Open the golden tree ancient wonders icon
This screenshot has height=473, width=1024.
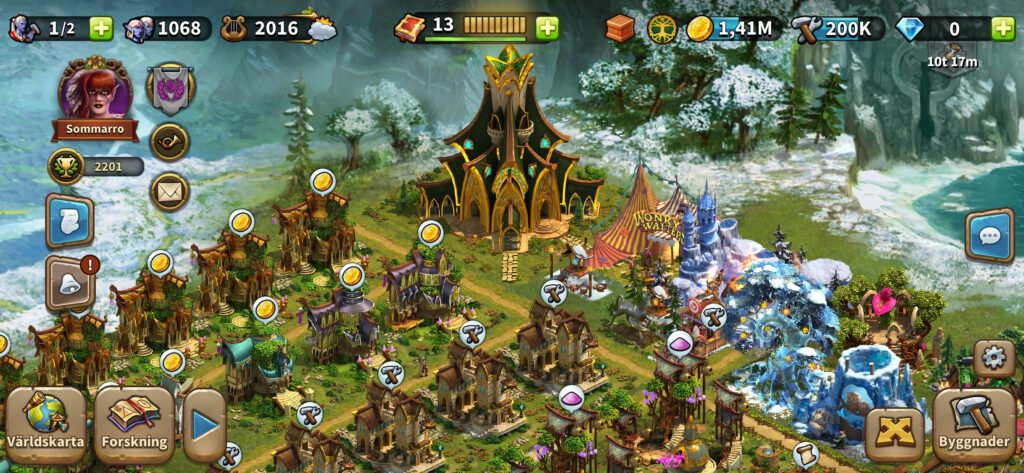click(661, 28)
